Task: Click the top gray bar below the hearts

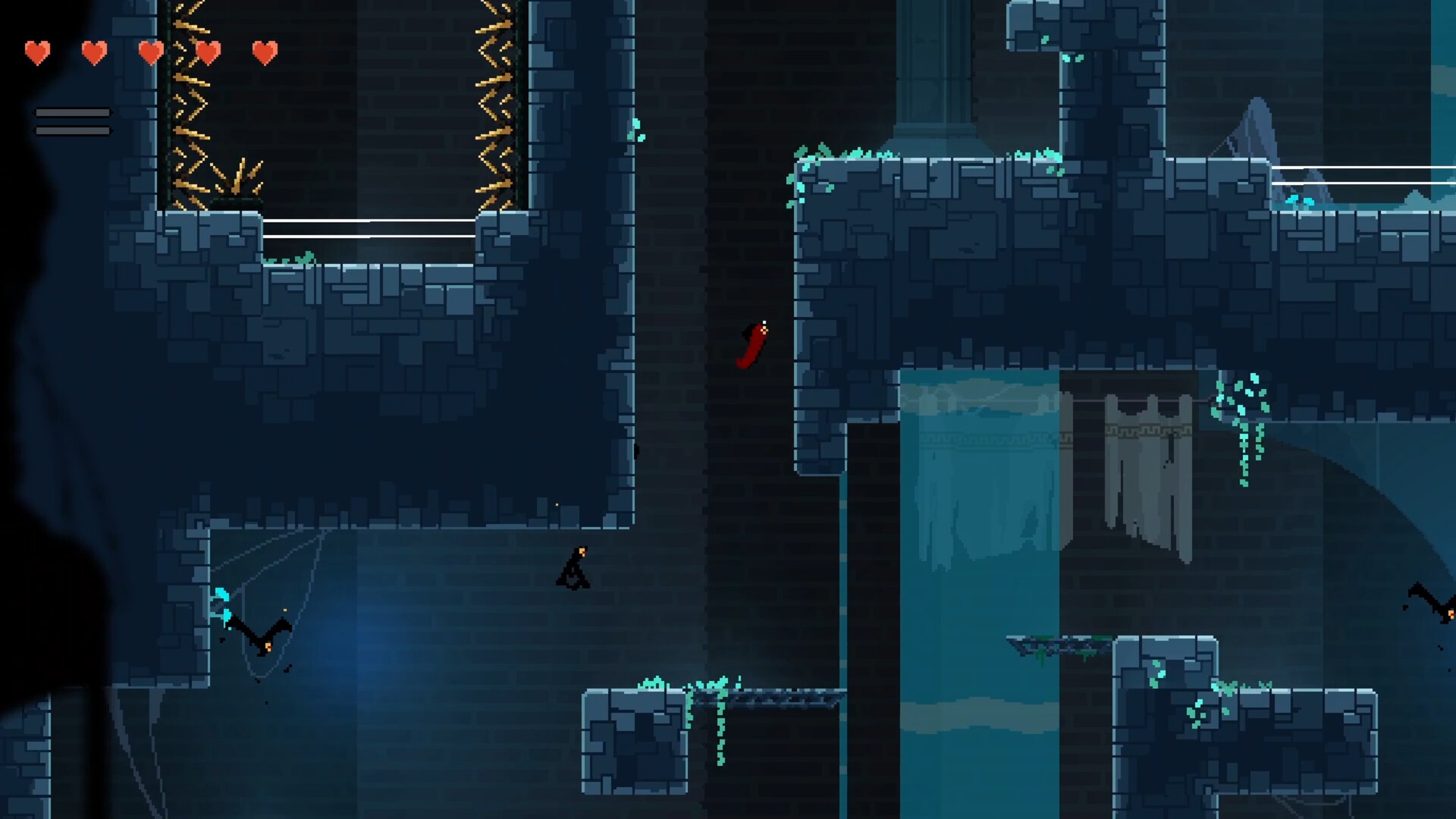Action: [x=72, y=111]
